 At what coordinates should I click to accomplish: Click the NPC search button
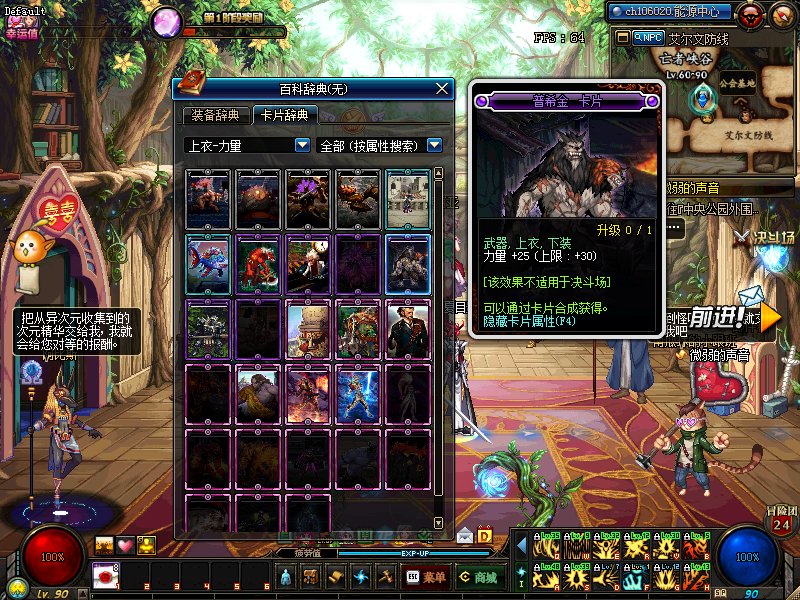649,37
